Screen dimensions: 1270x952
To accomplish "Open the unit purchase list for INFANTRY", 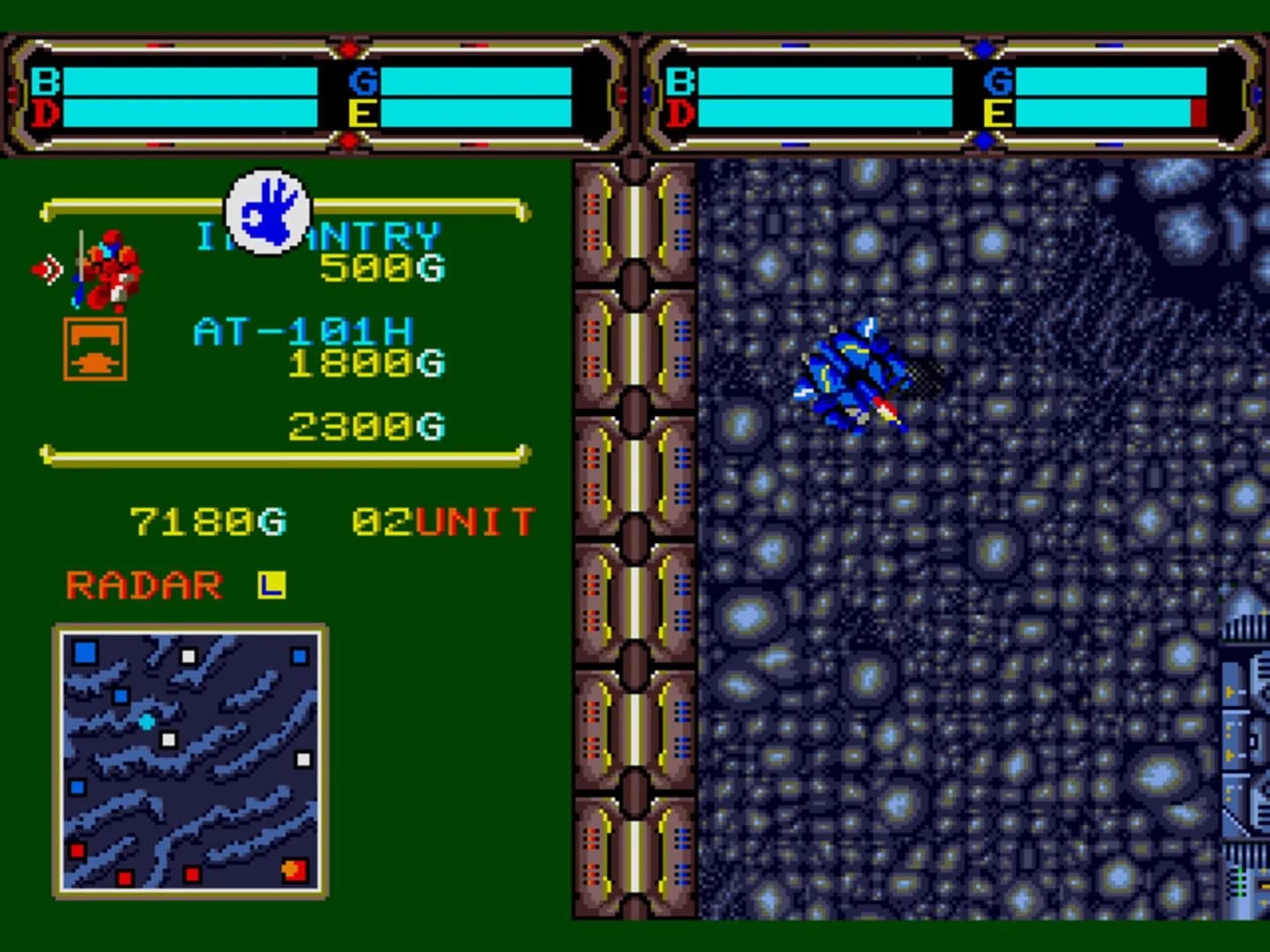I will click(317, 234).
